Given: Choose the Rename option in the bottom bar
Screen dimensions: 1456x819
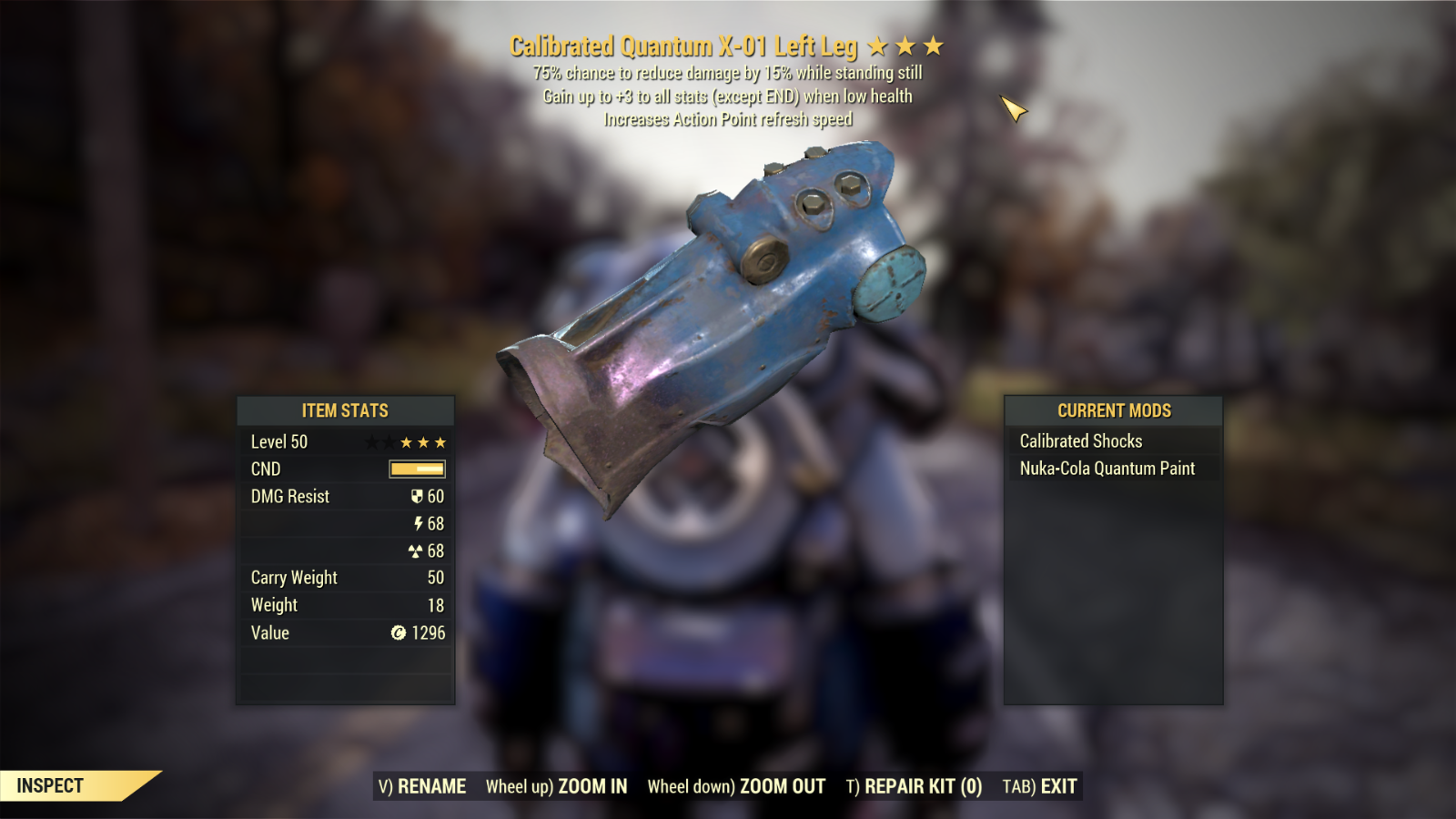Looking at the screenshot, I should click(422, 786).
